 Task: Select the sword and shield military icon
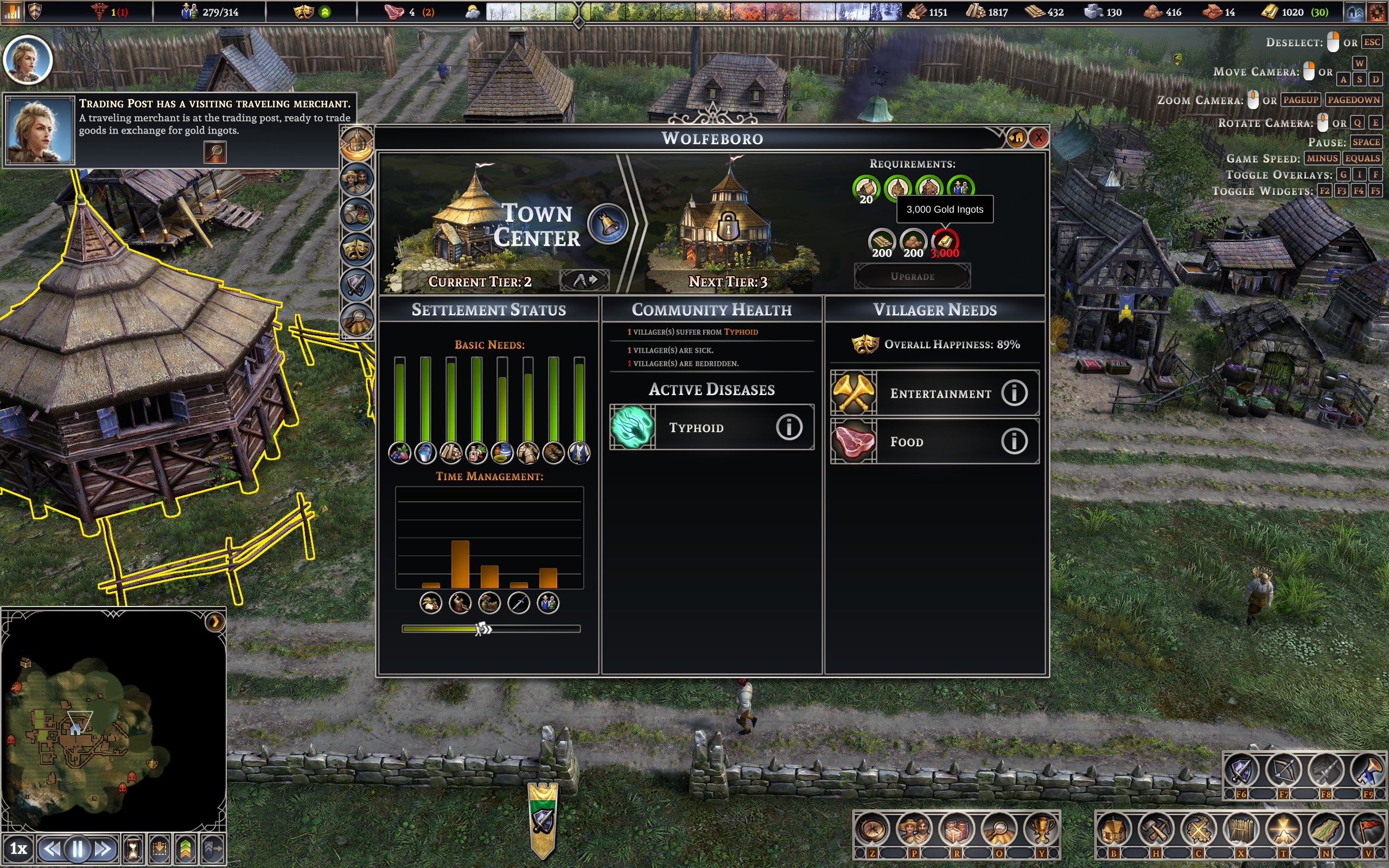tap(1241, 770)
